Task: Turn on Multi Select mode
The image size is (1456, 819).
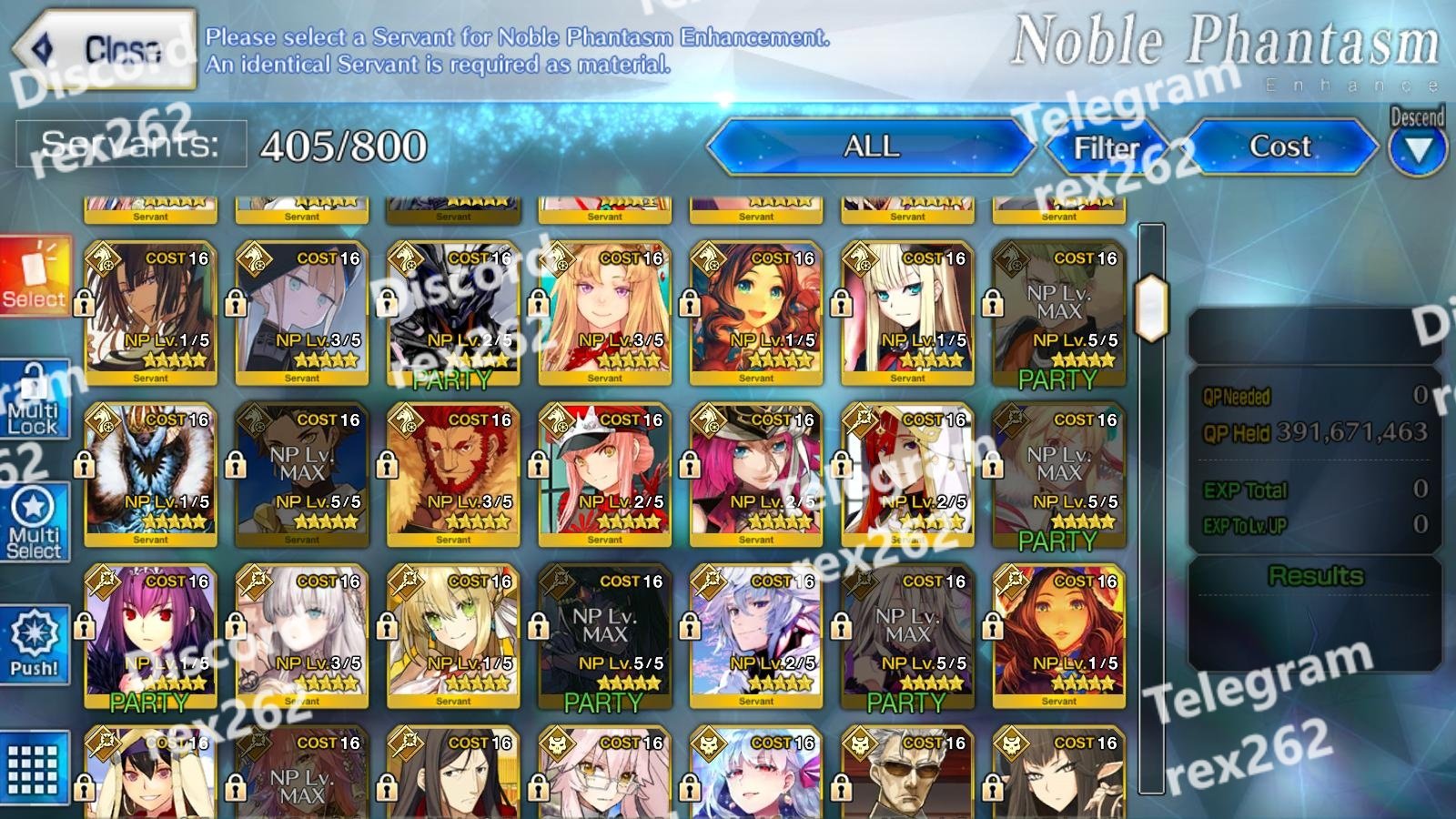Action: [x=35, y=521]
